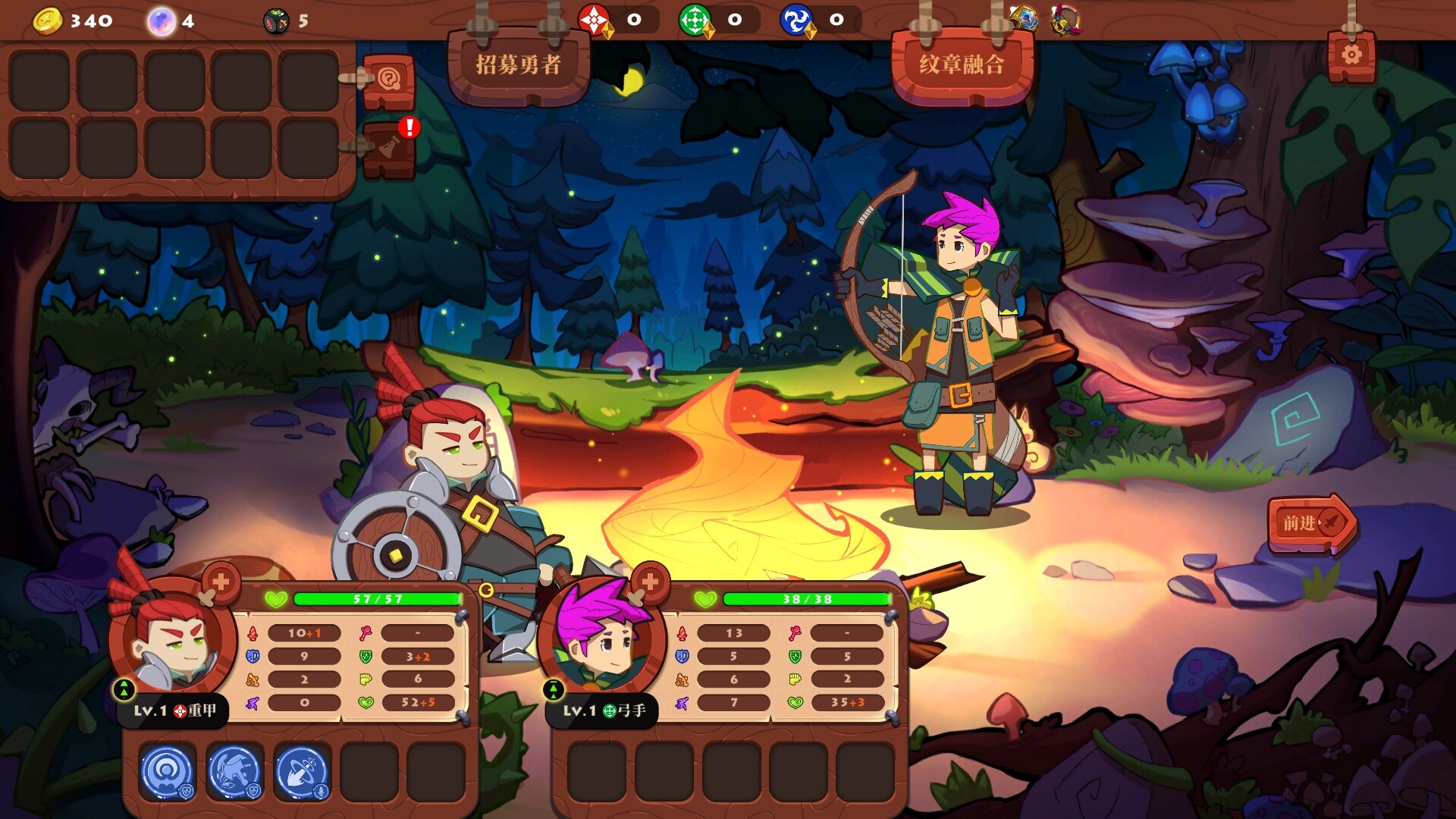Select the blue concentric rings skill emblem
1456x819 pixels.
pos(168,771)
